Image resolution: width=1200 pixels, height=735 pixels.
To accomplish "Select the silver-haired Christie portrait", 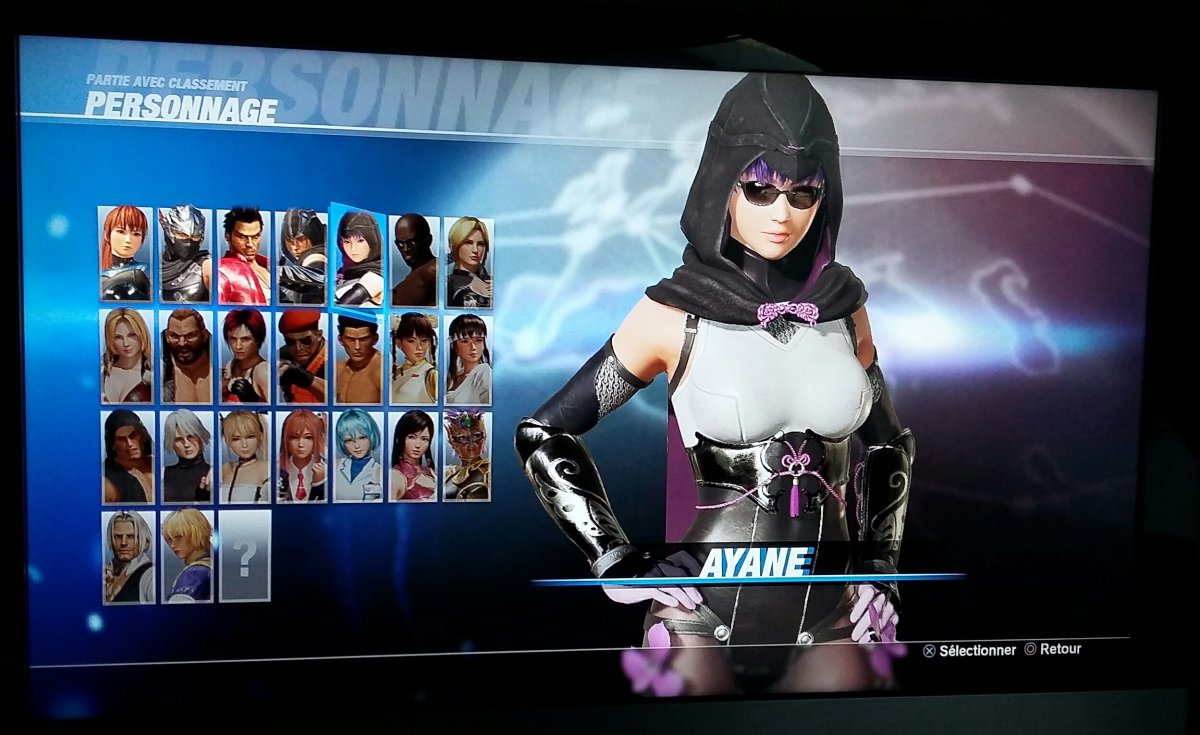I will pos(187,456).
